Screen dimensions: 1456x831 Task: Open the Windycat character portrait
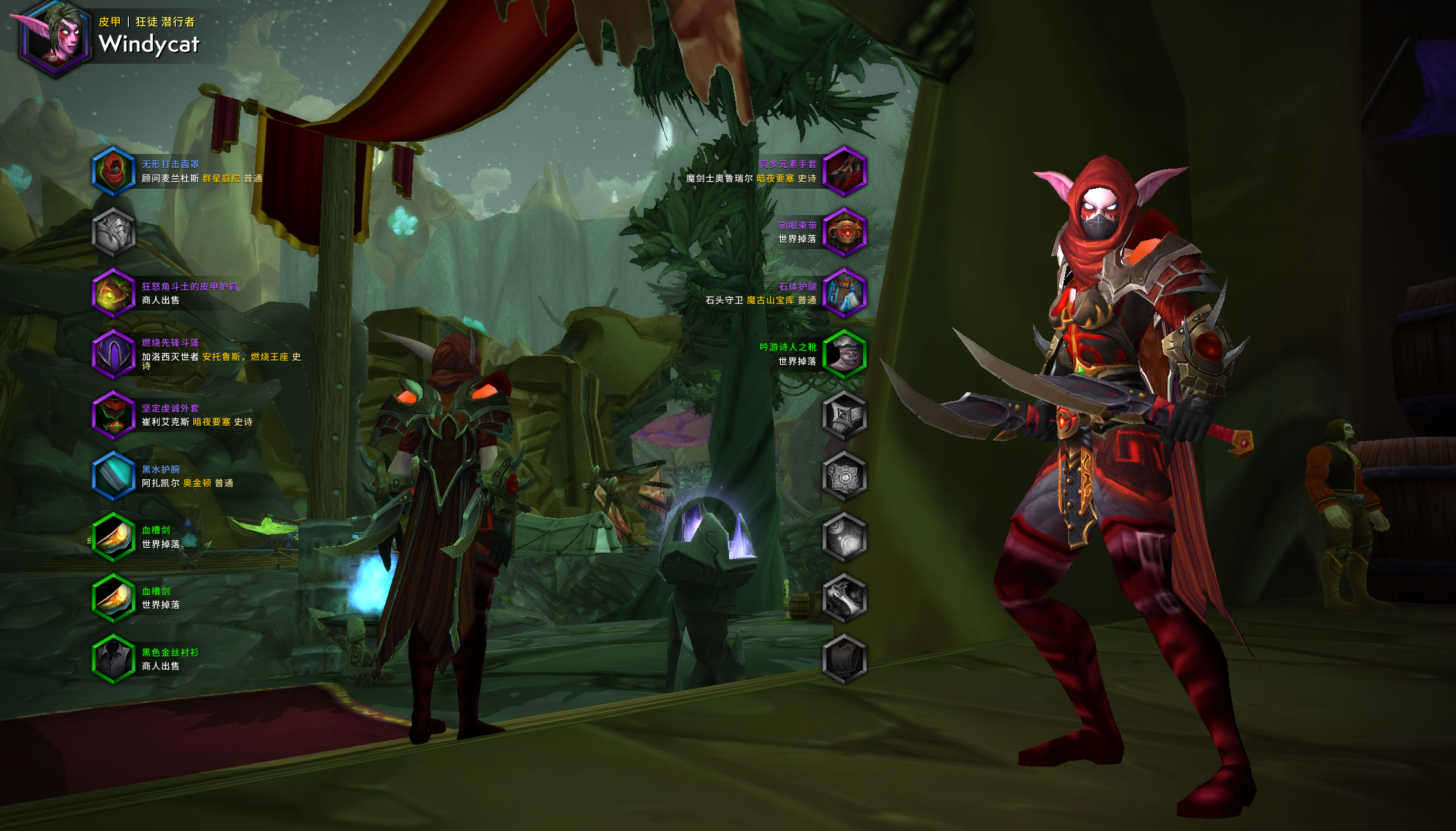tap(54, 37)
